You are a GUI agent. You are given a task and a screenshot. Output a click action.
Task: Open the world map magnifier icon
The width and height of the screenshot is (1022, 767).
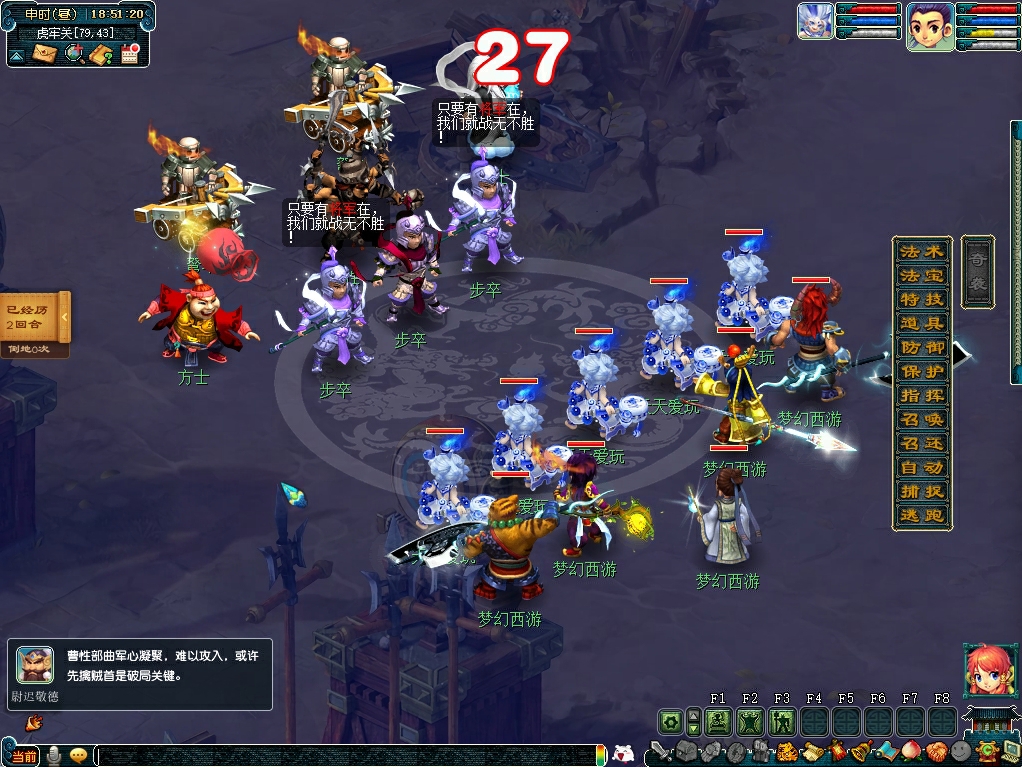pos(73,54)
